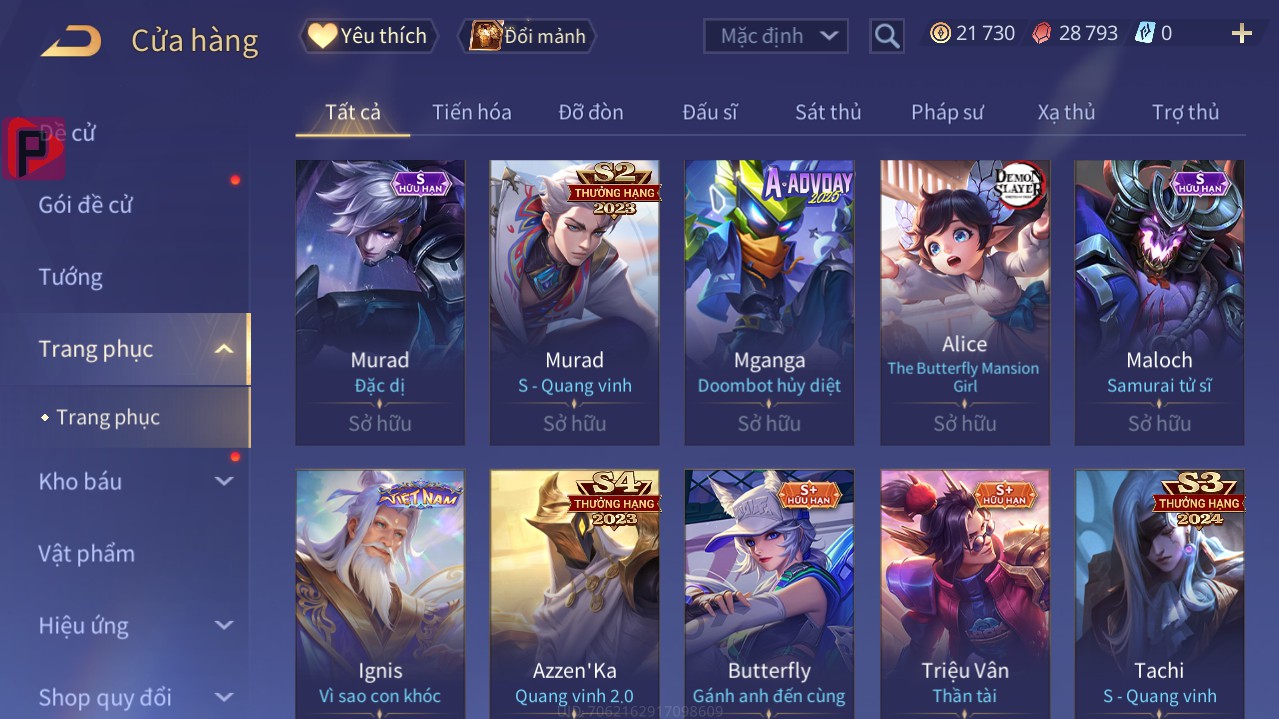Click the magnifying glass search button
The image size is (1279, 719).
(x=886, y=36)
